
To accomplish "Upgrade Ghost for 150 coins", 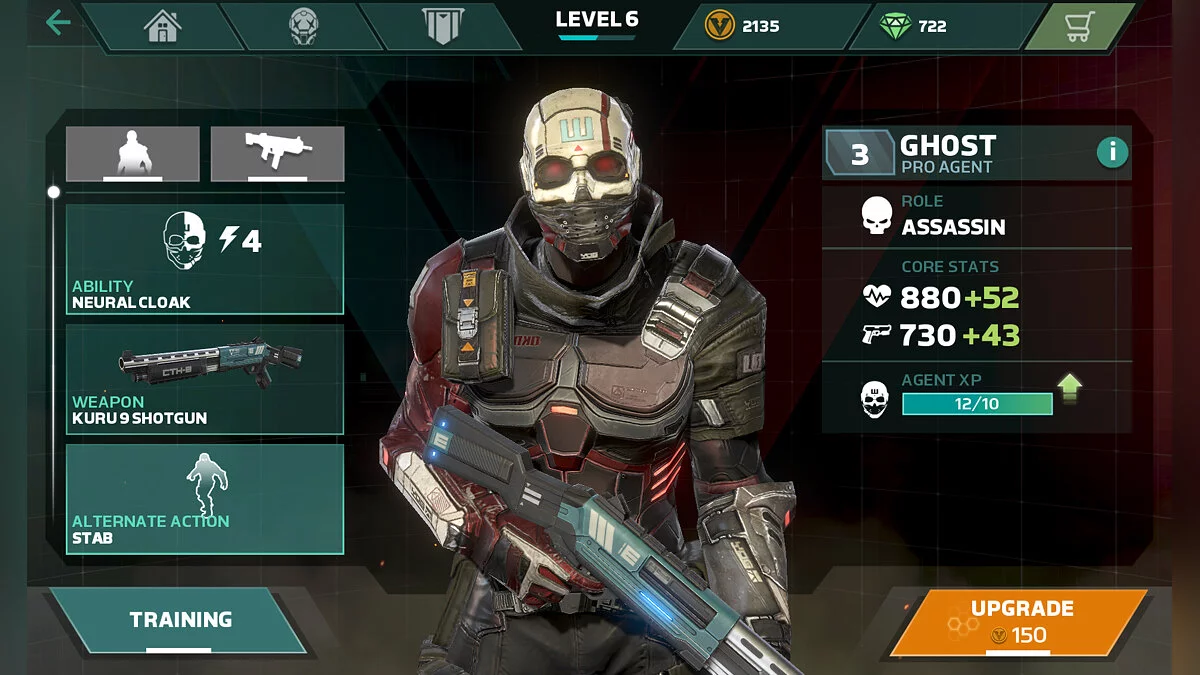I will (x=1020, y=621).
